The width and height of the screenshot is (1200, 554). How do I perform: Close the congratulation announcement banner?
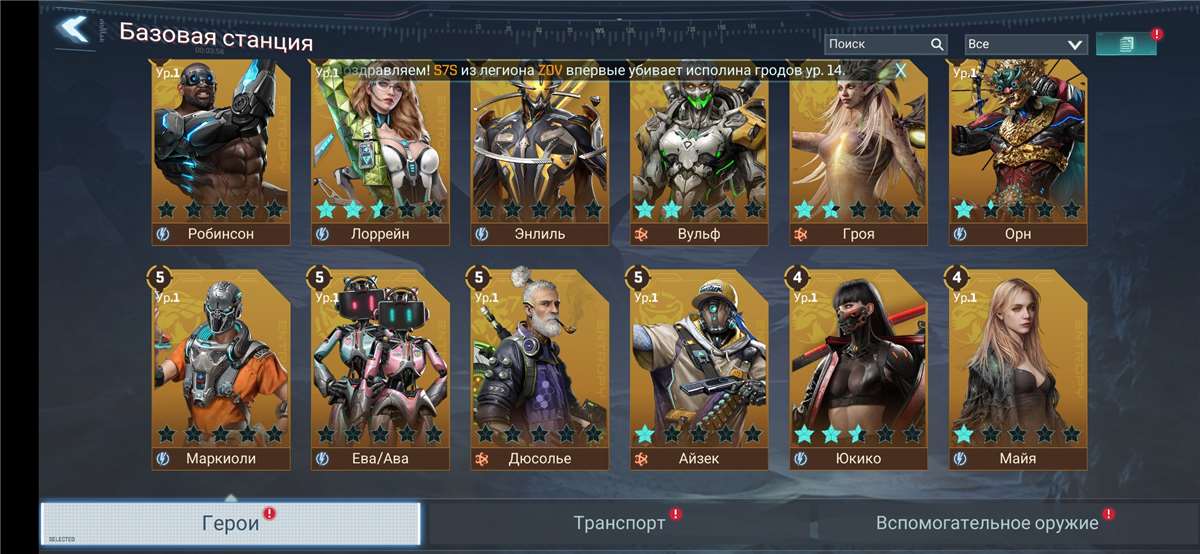[901, 70]
